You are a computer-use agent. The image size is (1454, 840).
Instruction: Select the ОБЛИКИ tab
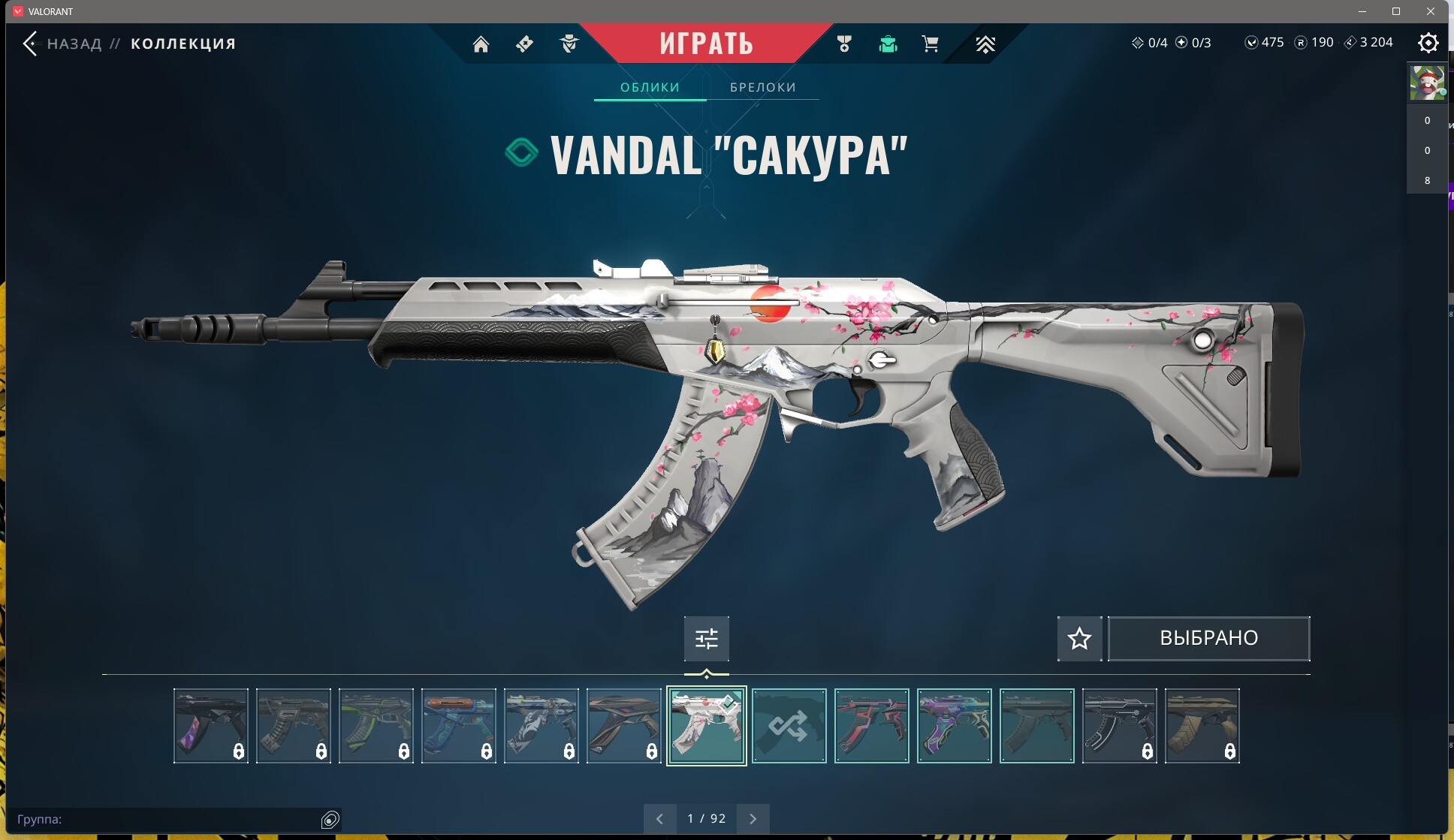(650, 87)
